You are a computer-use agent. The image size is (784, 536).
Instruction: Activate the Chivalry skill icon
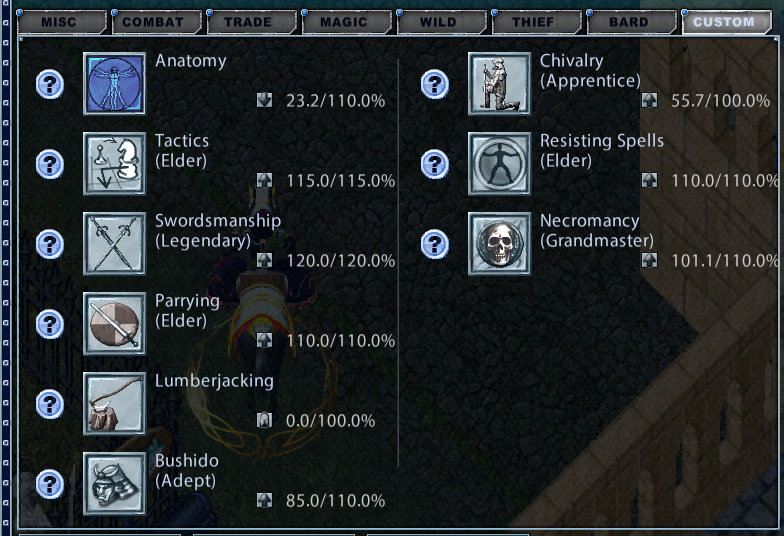coord(499,84)
